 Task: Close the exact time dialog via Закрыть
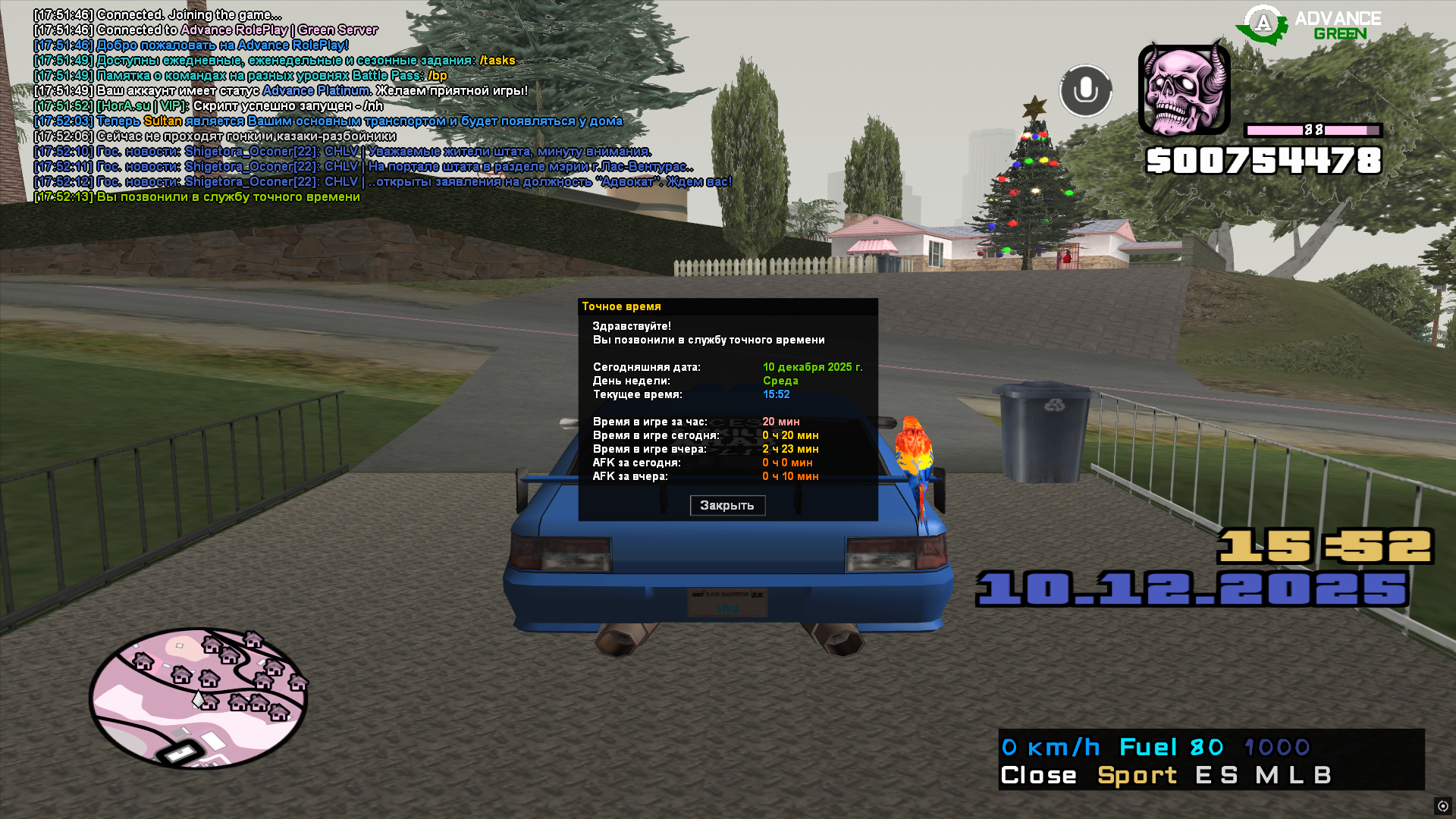(x=727, y=505)
